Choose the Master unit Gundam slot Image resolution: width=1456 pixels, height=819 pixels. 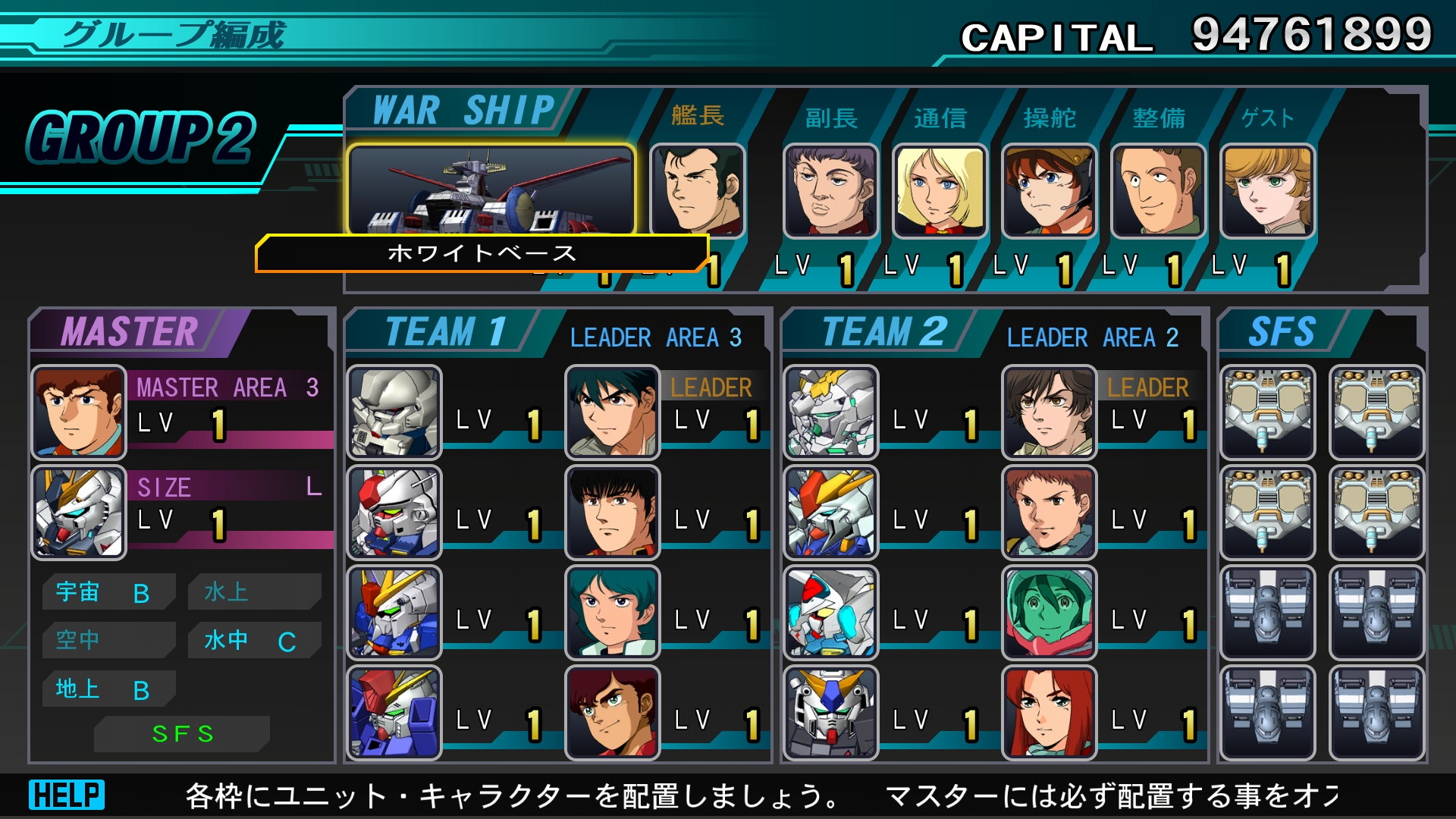pos(78,513)
